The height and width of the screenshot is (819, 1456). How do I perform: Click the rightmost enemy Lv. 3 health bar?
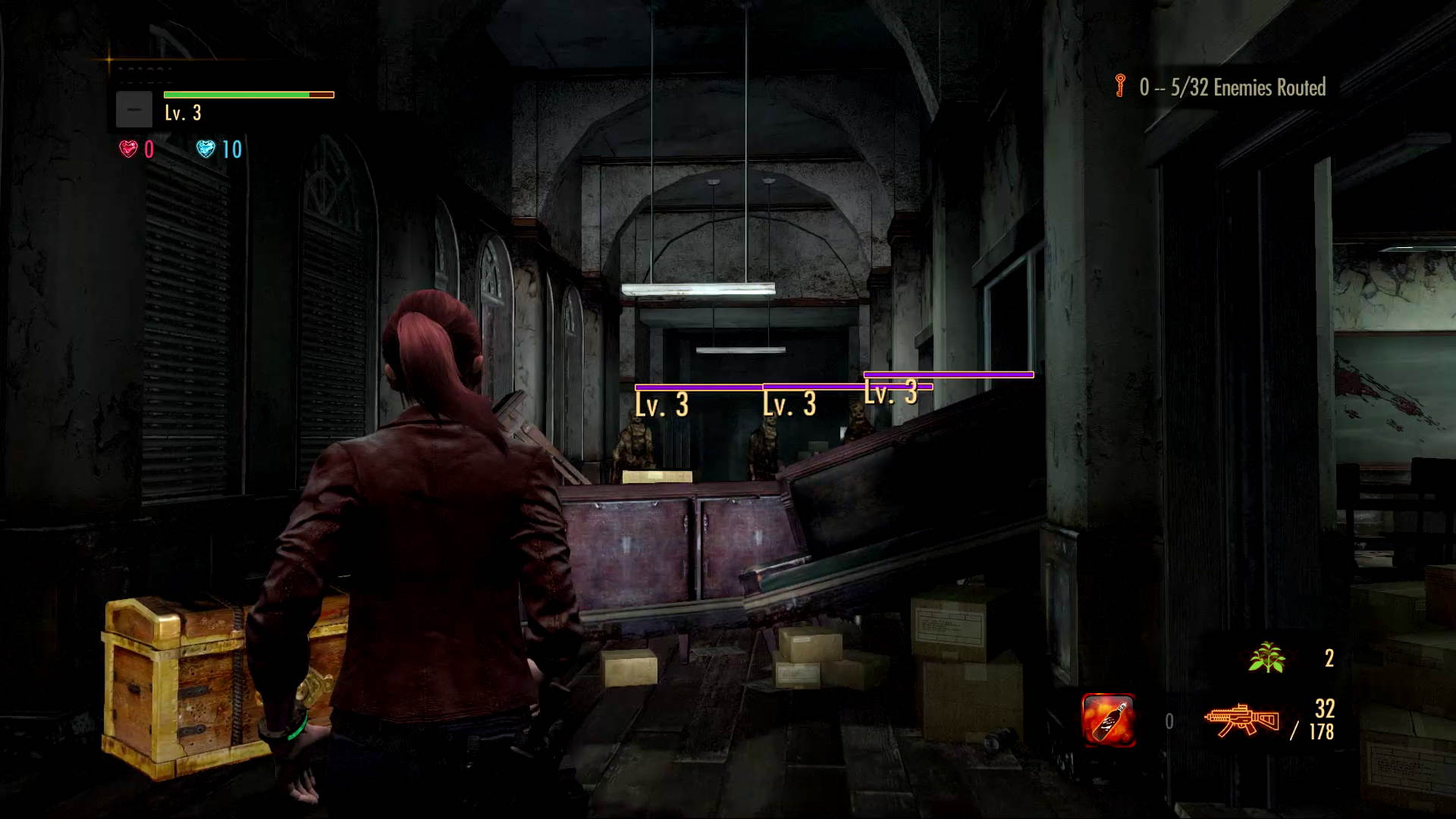tap(948, 375)
